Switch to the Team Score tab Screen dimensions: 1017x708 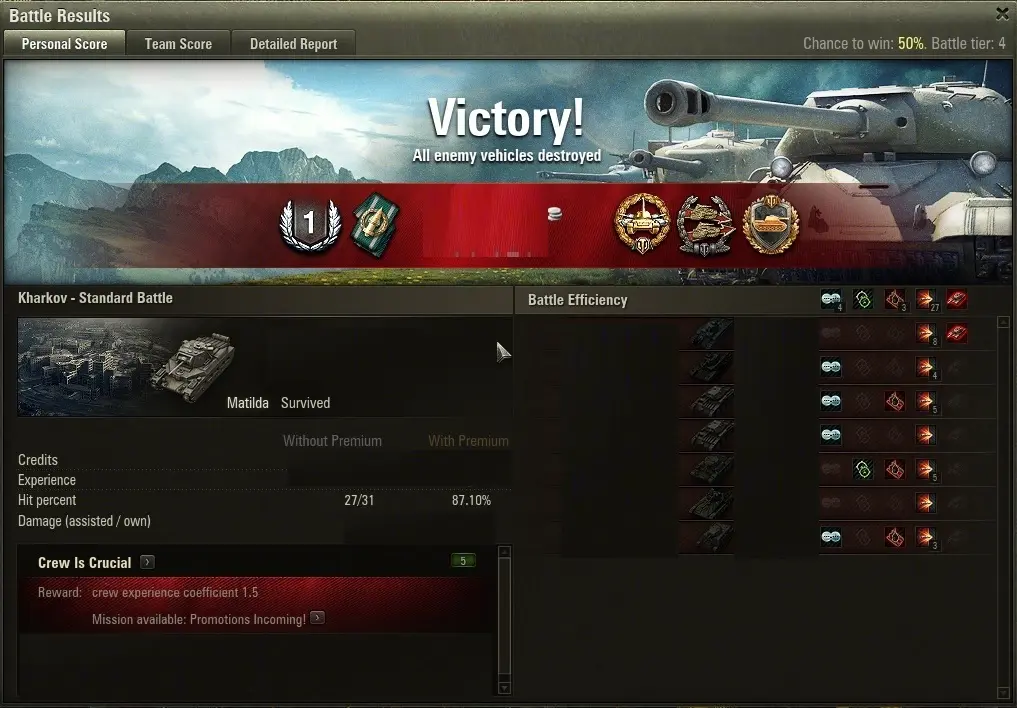[x=178, y=44]
